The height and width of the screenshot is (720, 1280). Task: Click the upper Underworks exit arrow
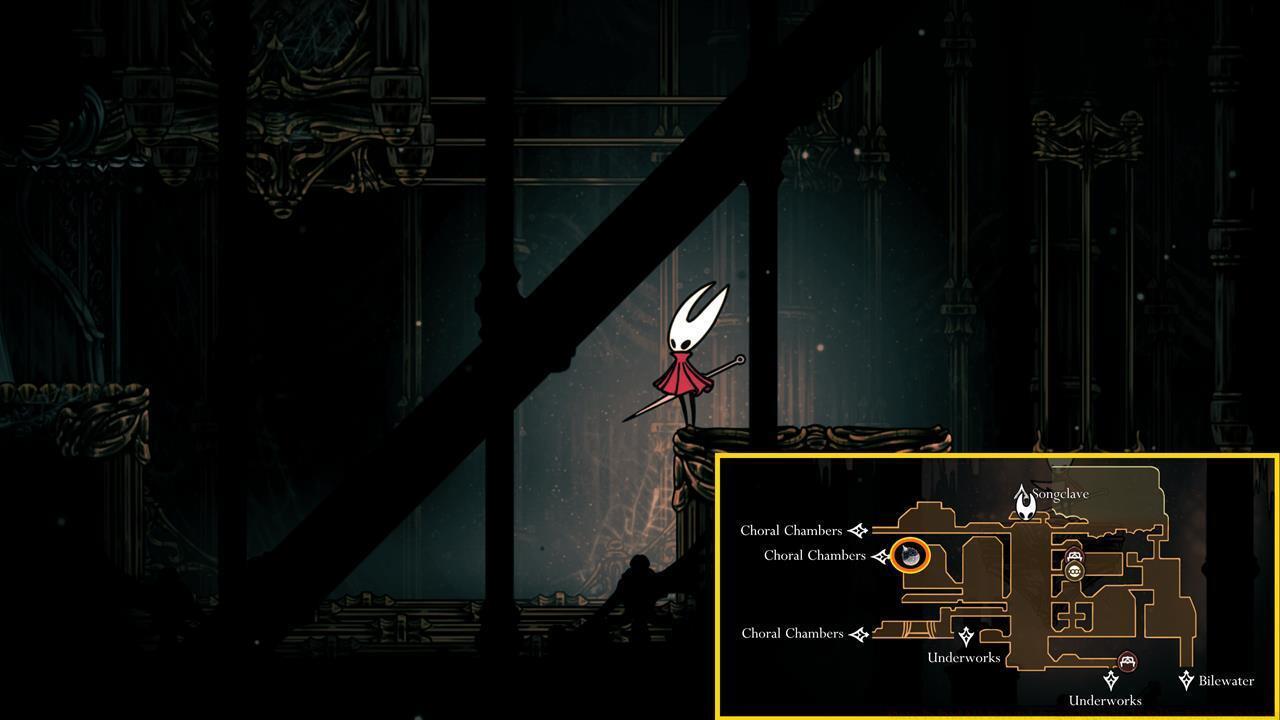(x=966, y=635)
